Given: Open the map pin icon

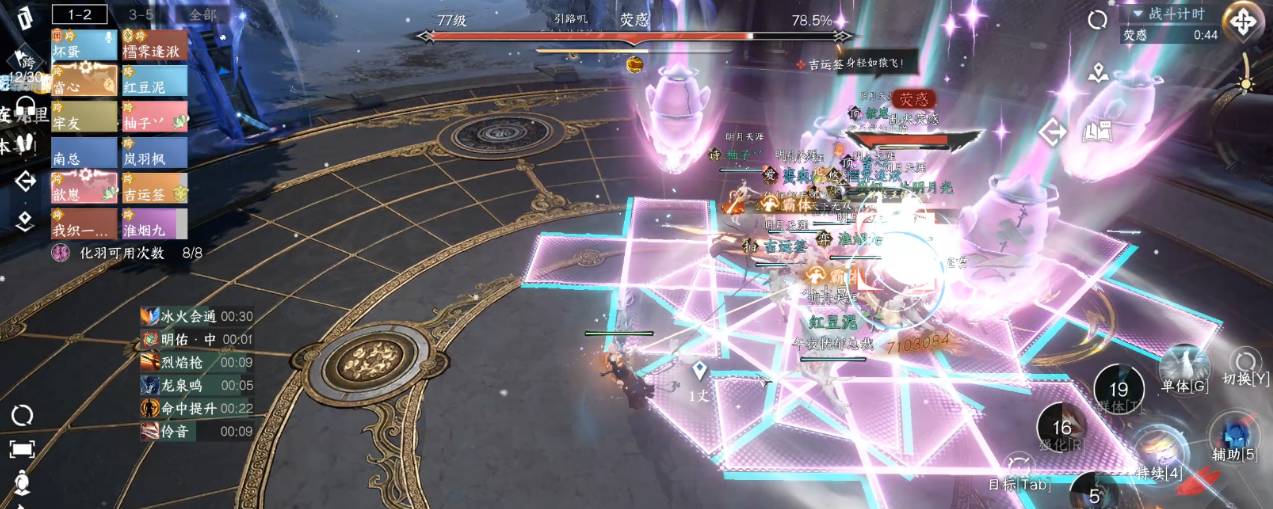Looking at the screenshot, I should pyautogui.click(x=1099, y=72).
